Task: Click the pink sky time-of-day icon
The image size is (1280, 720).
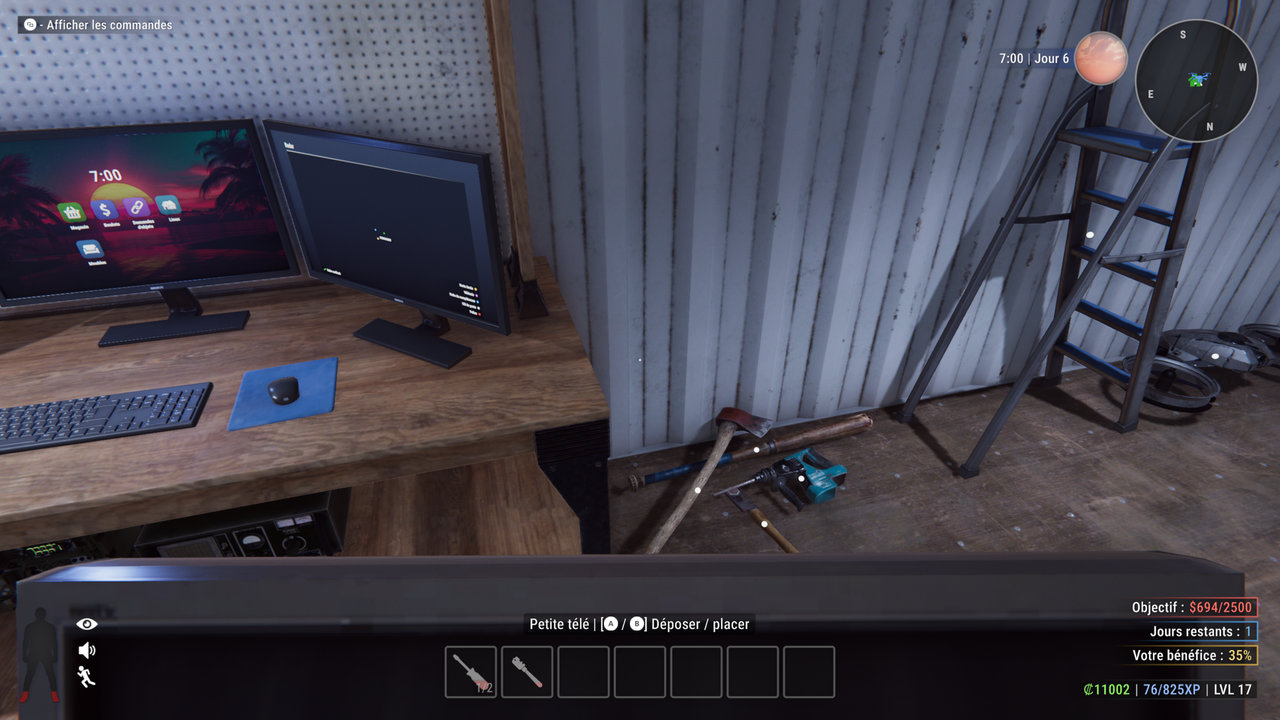Action: 1101,58
